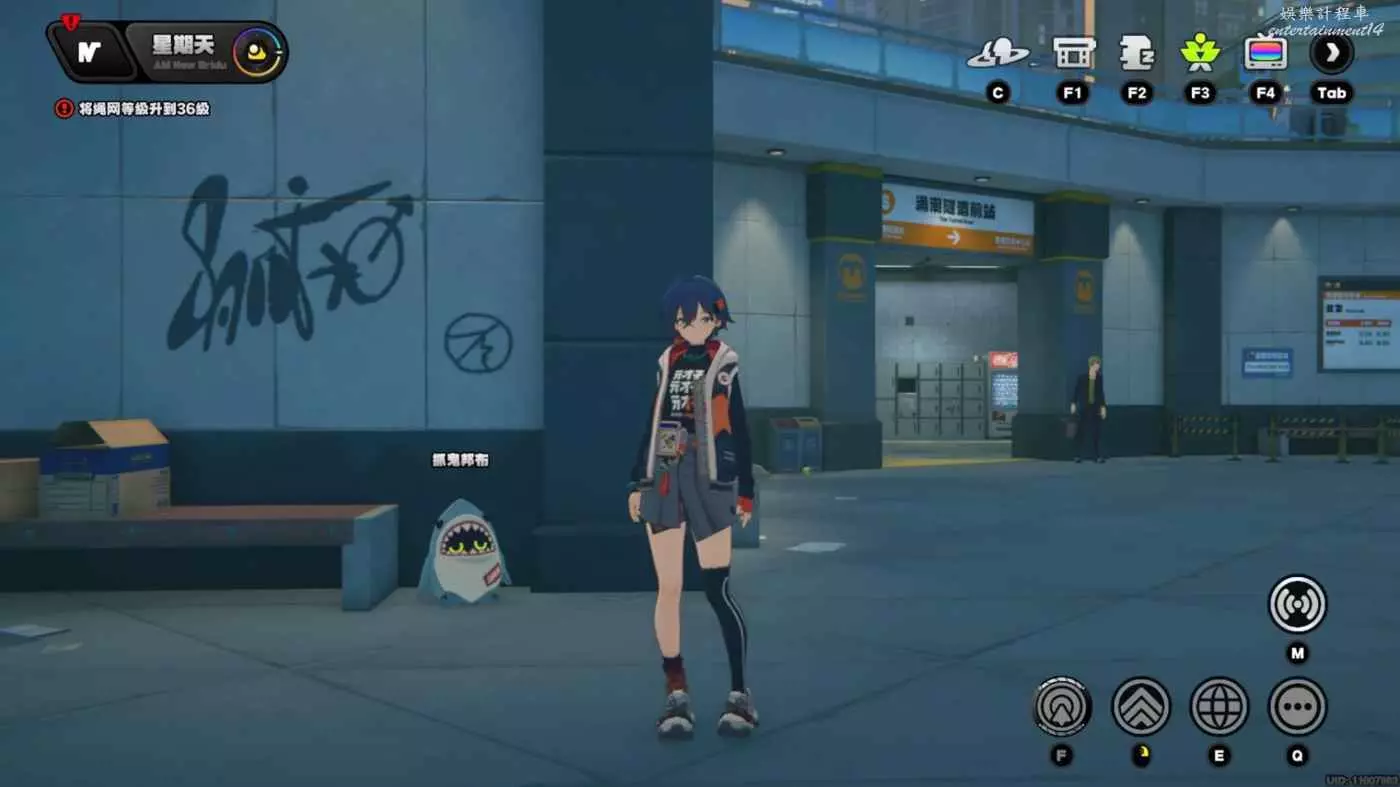Open the map with the signal wave button
Image resolution: width=1400 pixels, height=787 pixels.
click(1297, 604)
